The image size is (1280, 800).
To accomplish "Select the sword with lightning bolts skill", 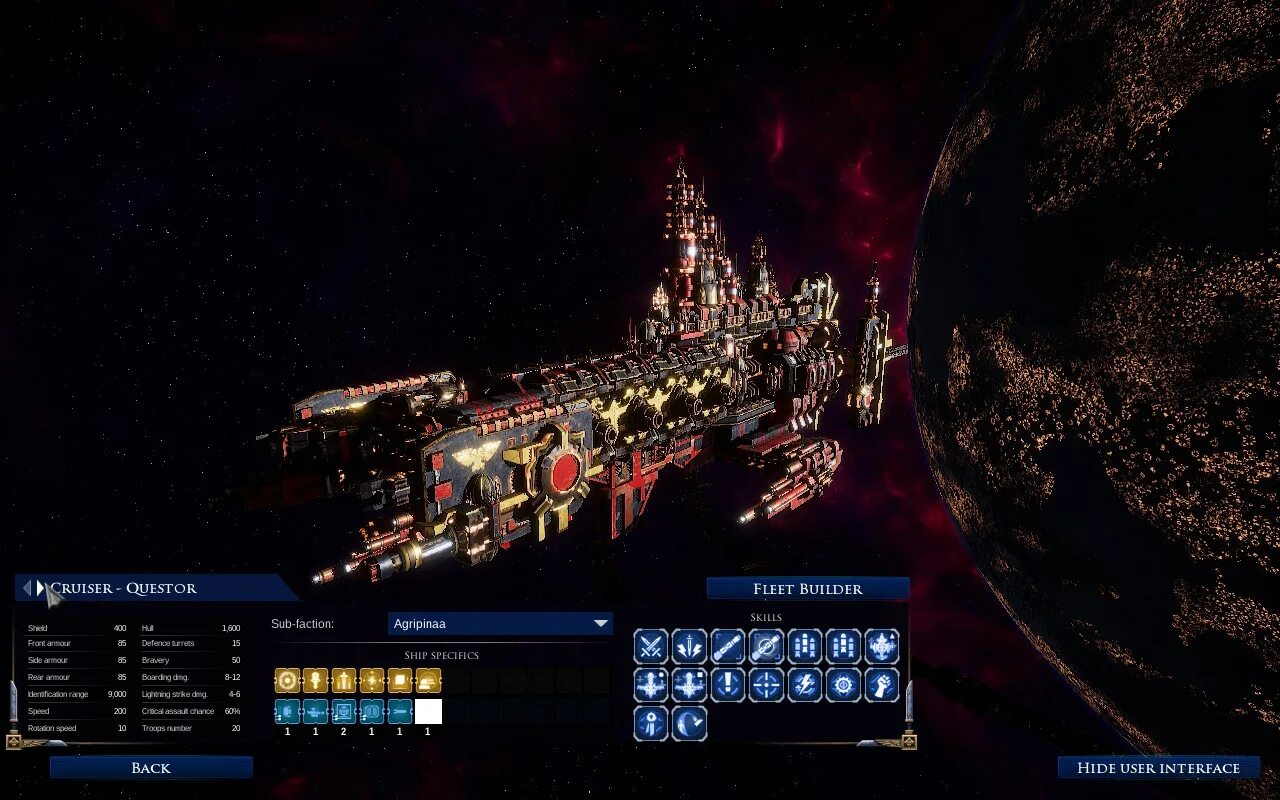I will (689, 647).
